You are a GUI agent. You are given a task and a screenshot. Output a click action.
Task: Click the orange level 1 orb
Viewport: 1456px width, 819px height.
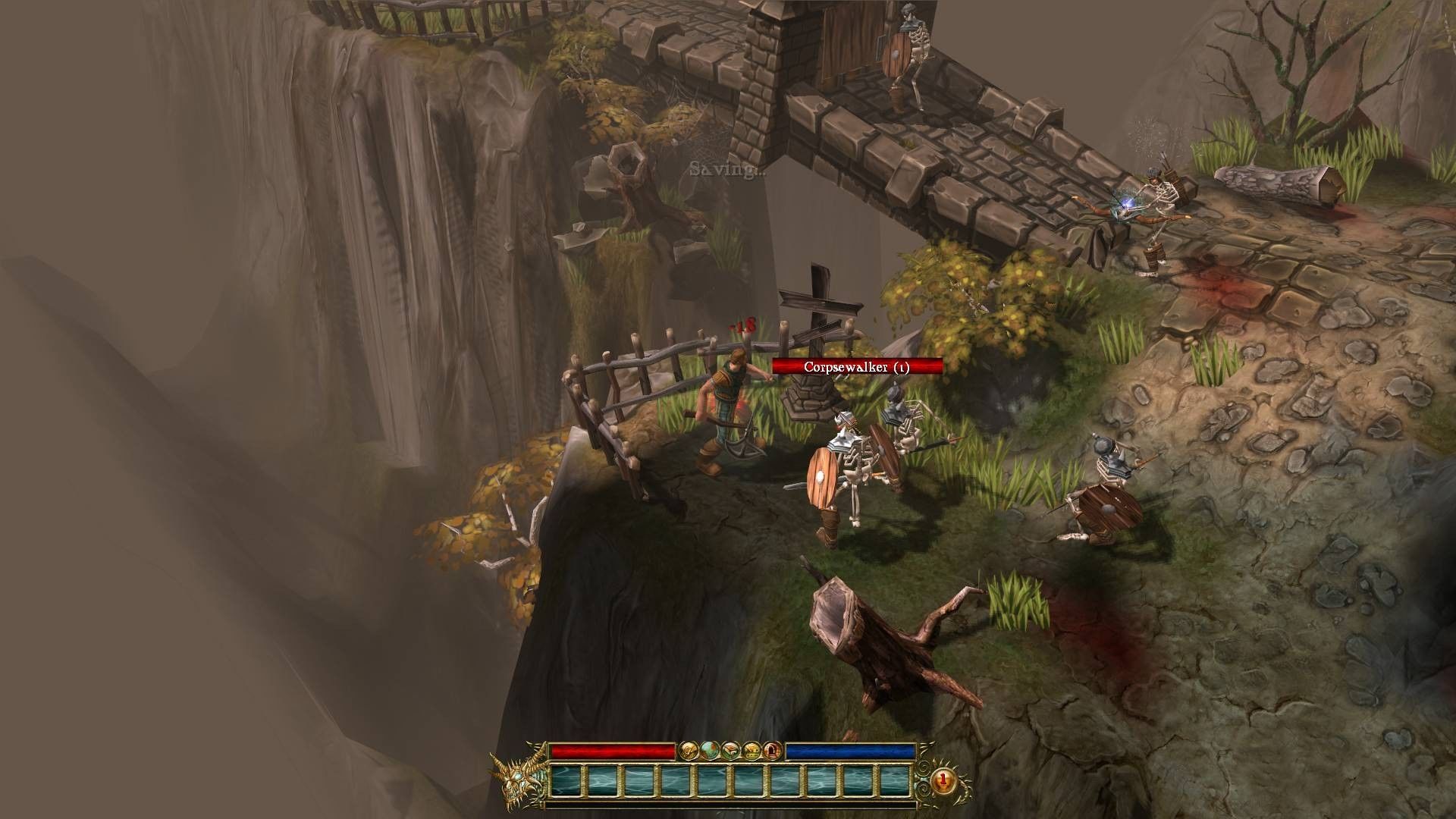943,779
